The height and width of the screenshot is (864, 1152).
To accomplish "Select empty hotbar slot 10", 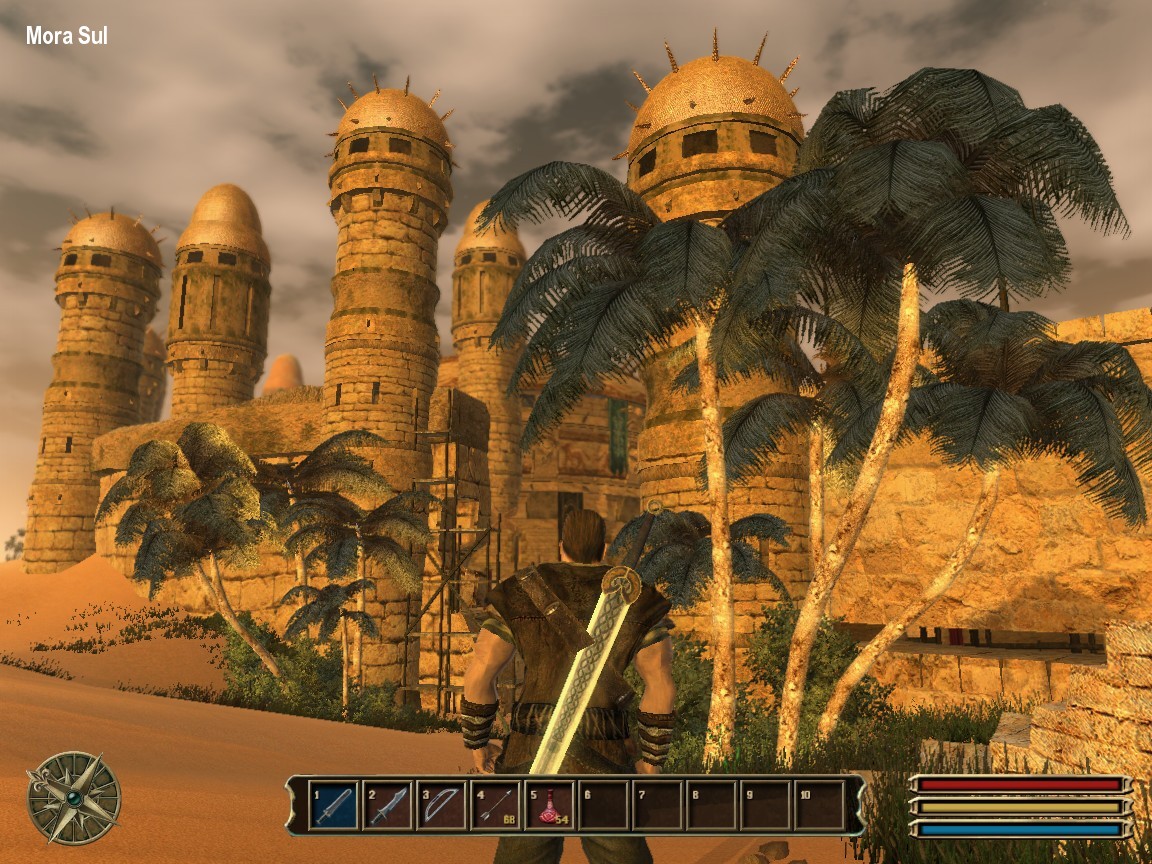I will (819, 805).
